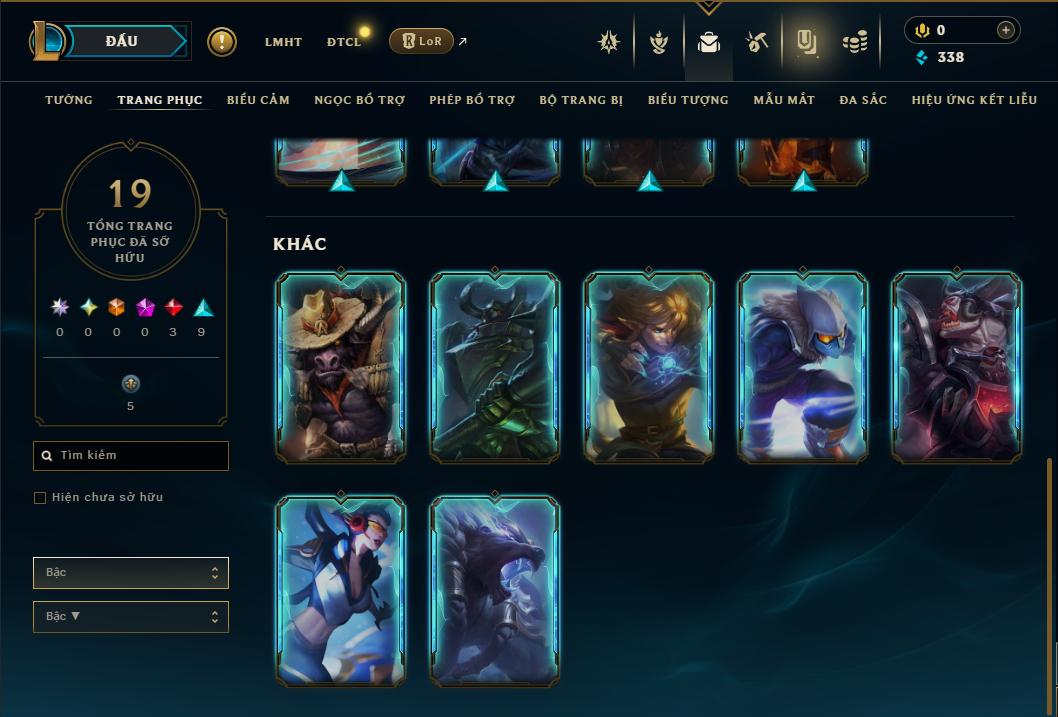Toggle the Hiện chưa sở hữu checkbox
This screenshot has width=1058, height=717.
(x=40, y=498)
